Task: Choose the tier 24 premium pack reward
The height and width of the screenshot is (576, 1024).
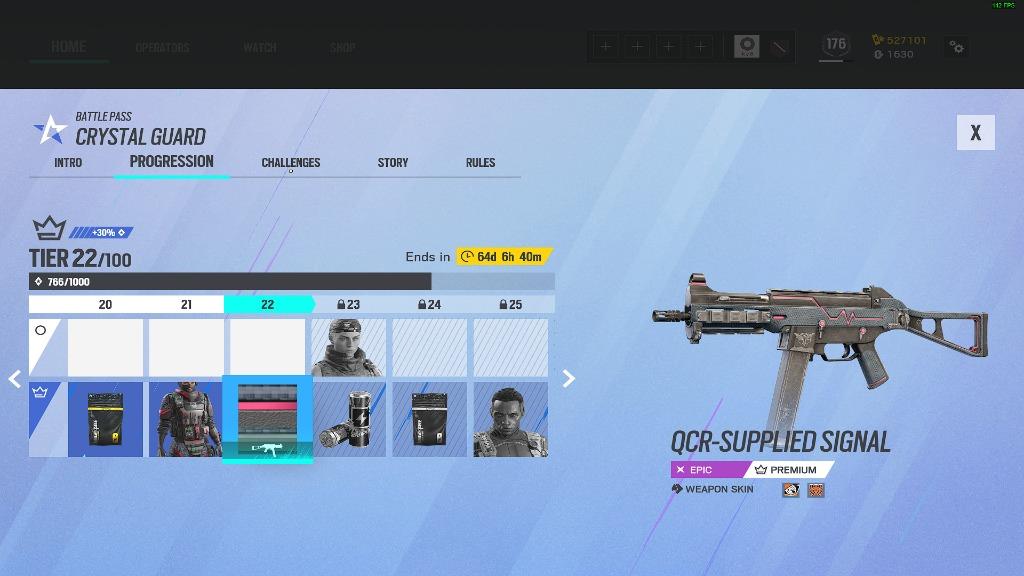Action: [429, 419]
